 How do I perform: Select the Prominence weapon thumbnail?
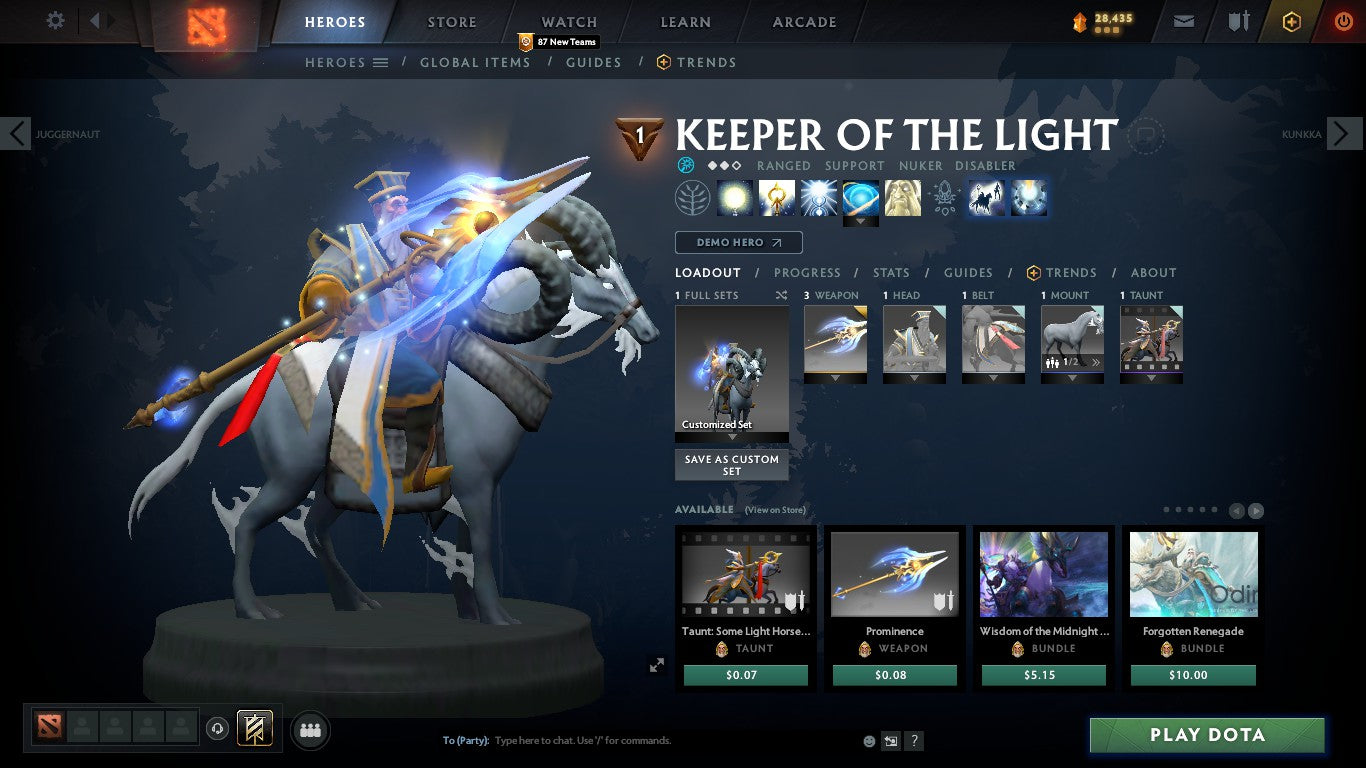894,573
